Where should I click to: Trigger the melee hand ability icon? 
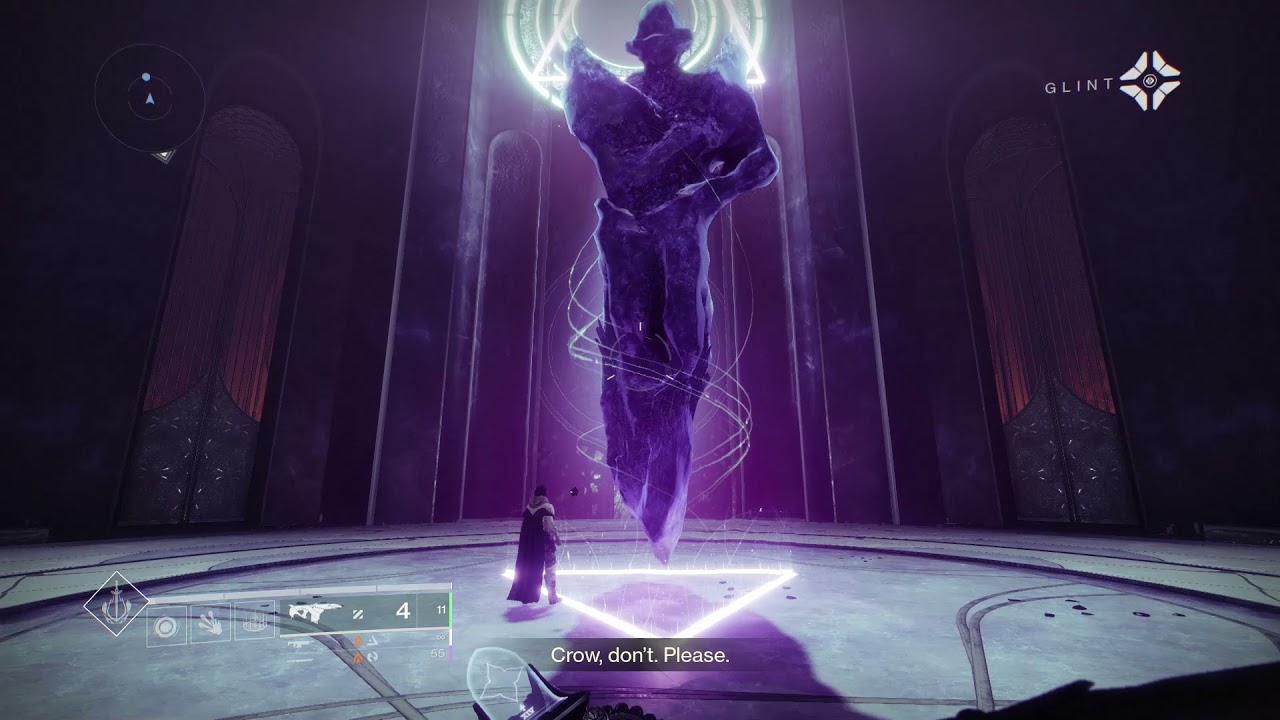click(x=210, y=623)
